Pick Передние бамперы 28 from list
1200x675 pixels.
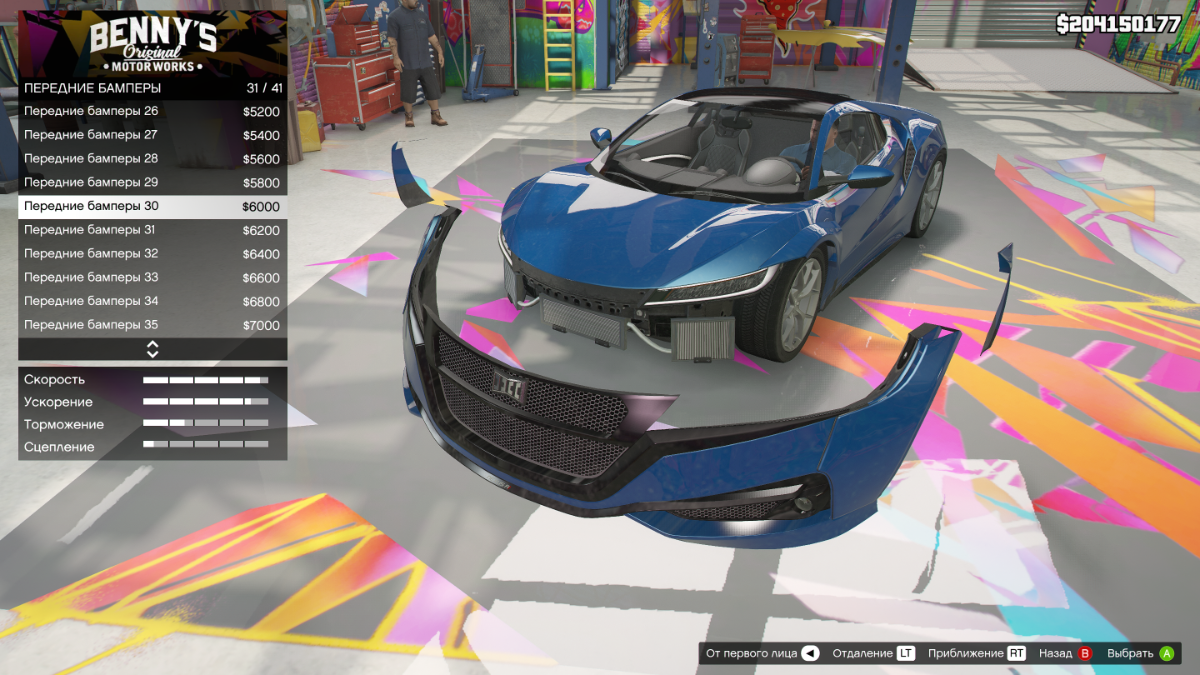click(x=152, y=159)
